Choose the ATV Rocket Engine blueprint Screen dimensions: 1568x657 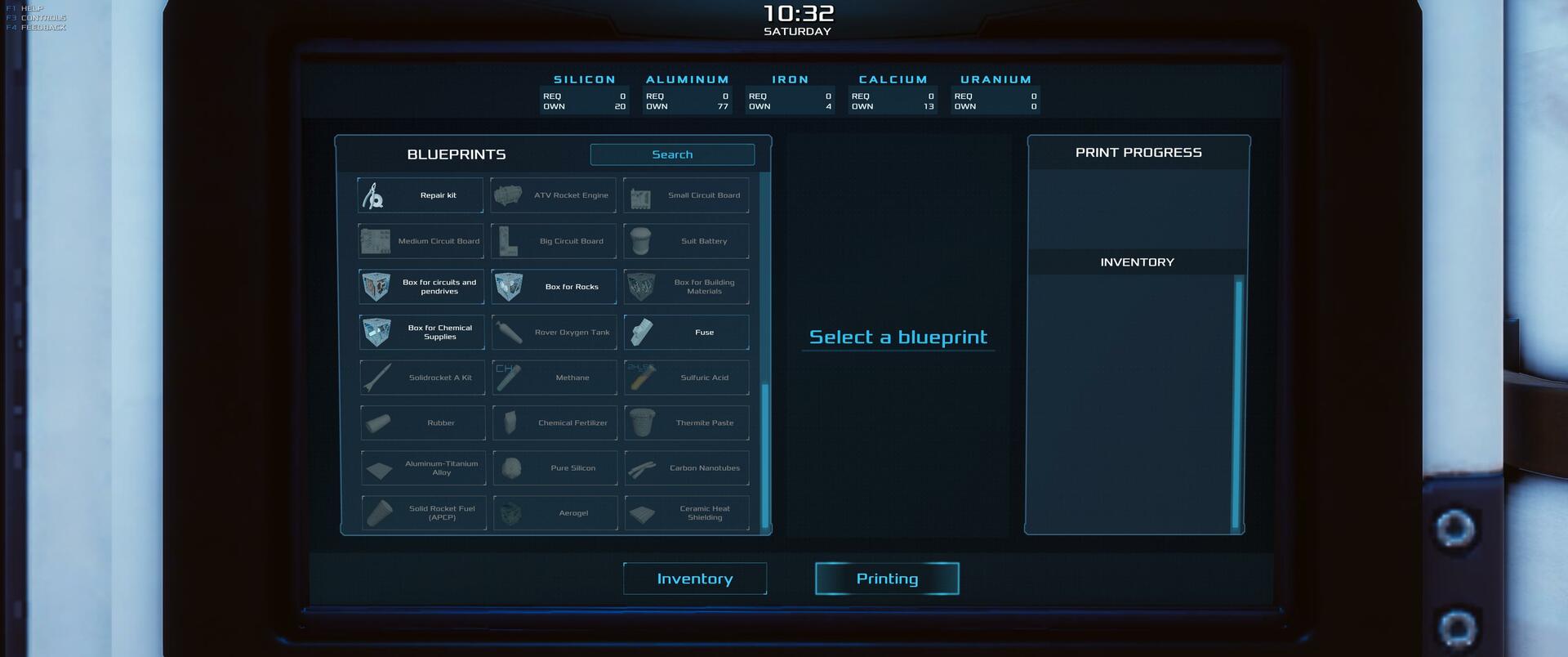(x=554, y=195)
